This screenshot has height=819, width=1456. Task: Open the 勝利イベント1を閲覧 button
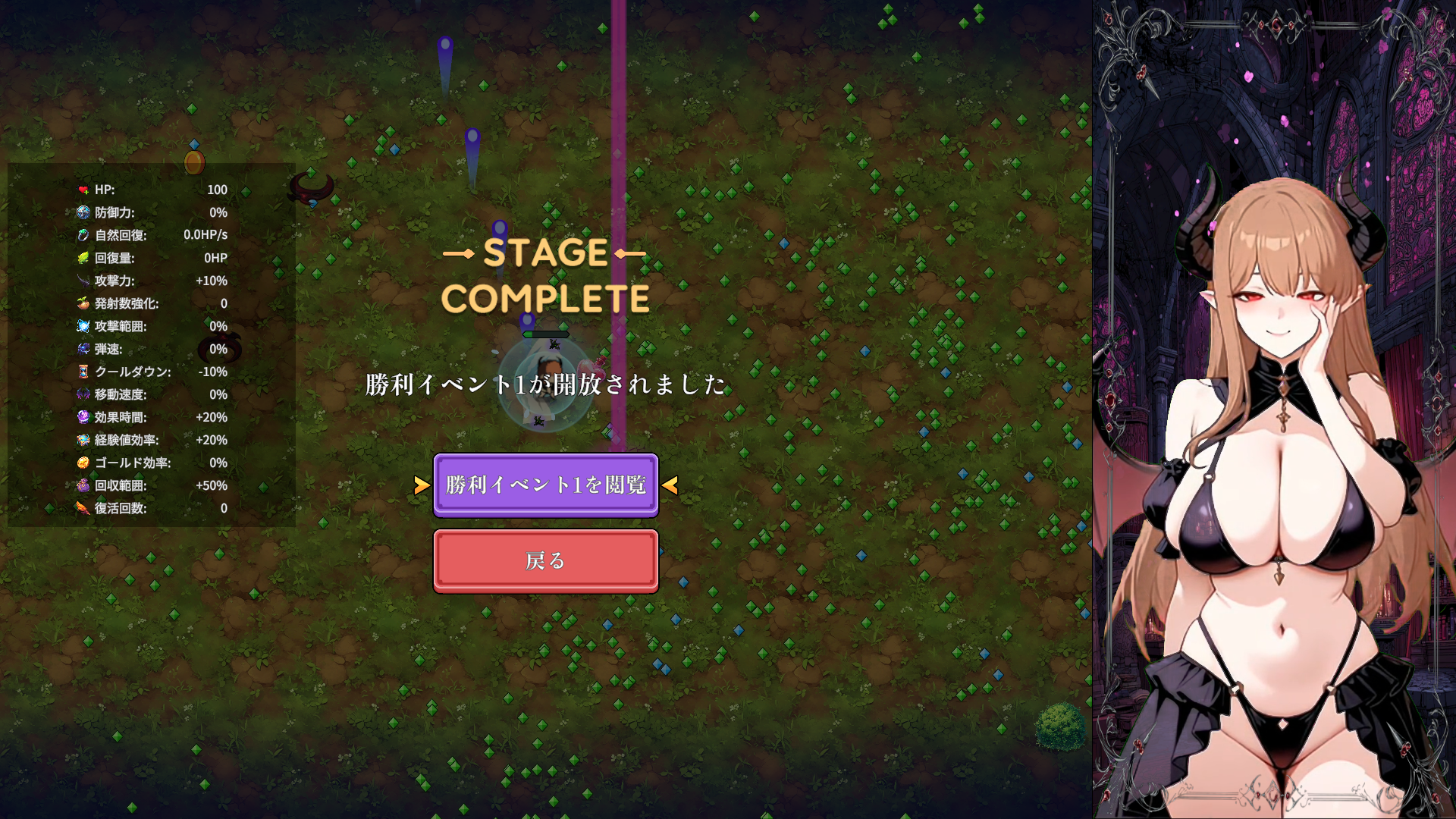(545, 485)
